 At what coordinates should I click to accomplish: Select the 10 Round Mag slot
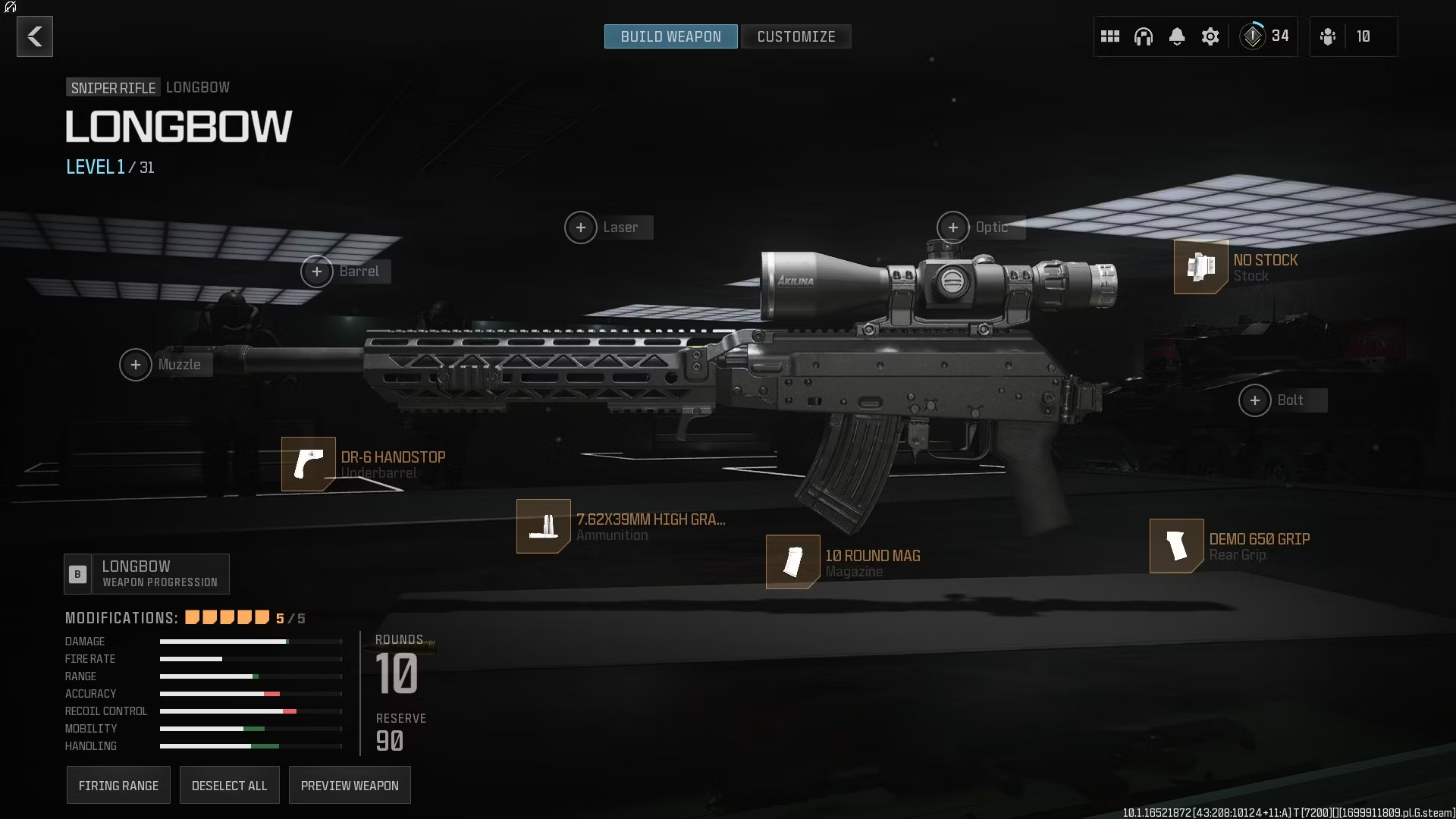pyautogui.click(x=793, y=562)
